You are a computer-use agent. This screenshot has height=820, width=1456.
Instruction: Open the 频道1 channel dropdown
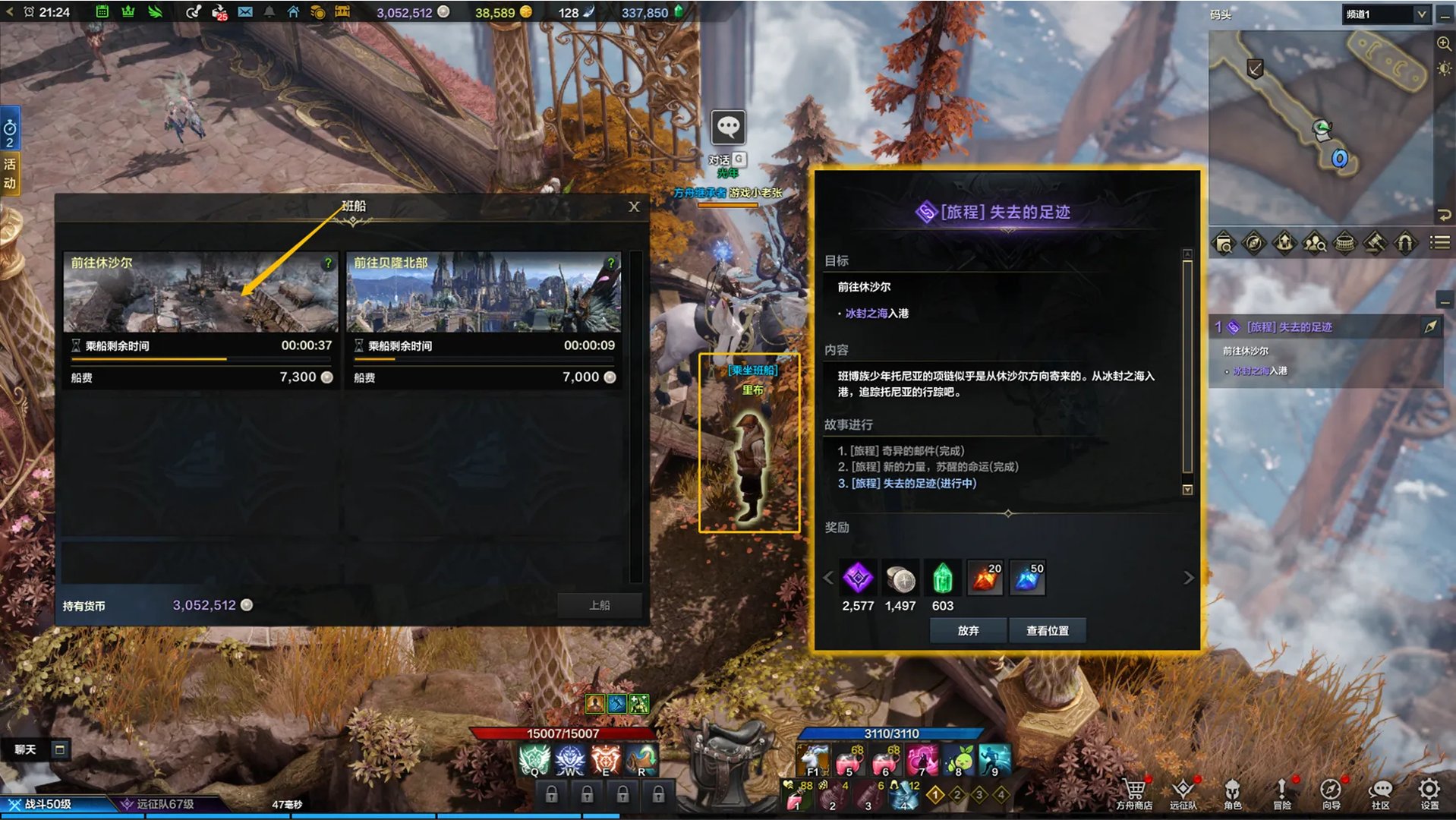(1385, 14)
